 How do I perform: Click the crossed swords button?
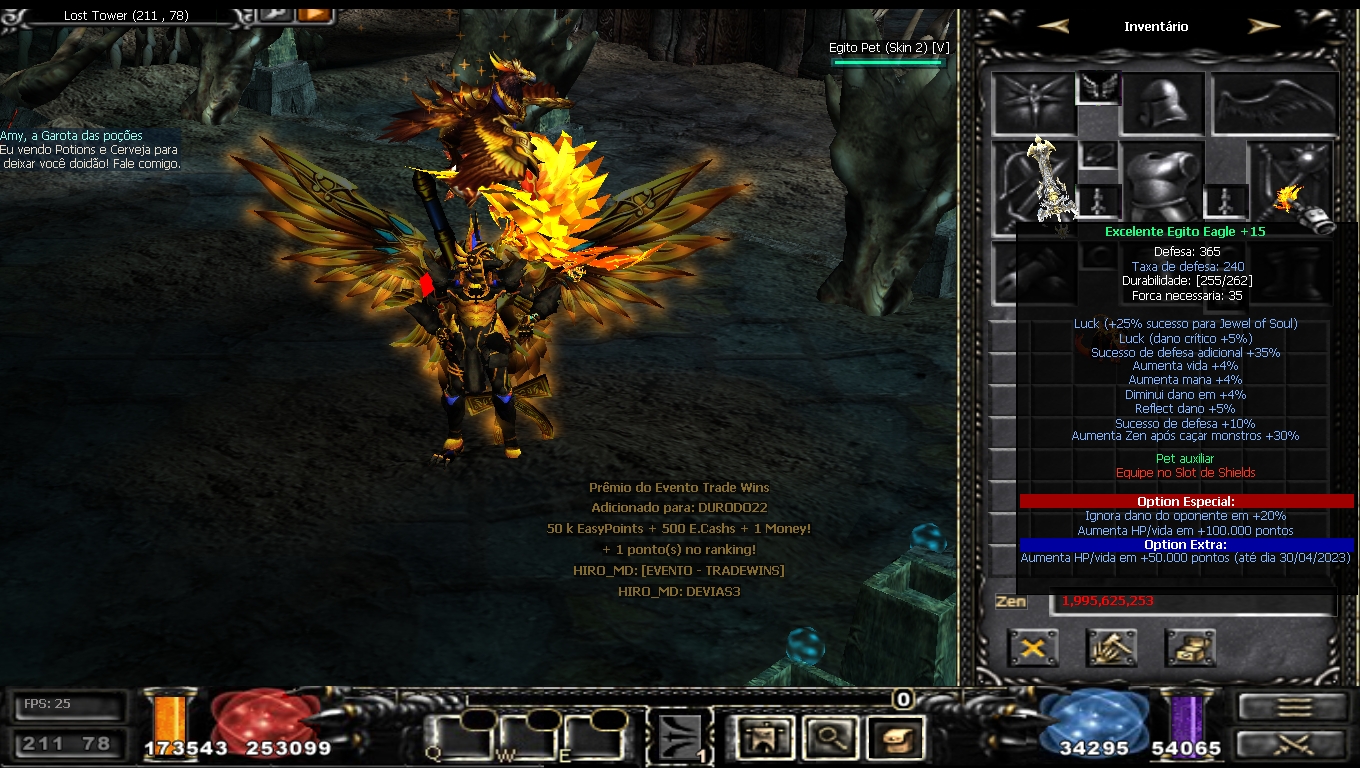[x=1294, y=745]
